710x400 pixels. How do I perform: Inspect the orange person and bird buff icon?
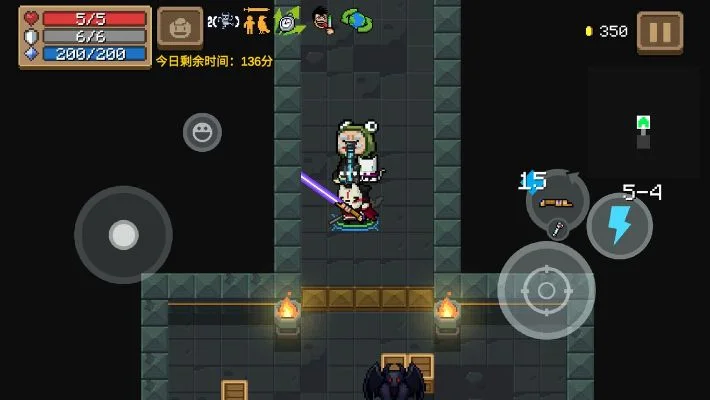(x=257, y=20)
